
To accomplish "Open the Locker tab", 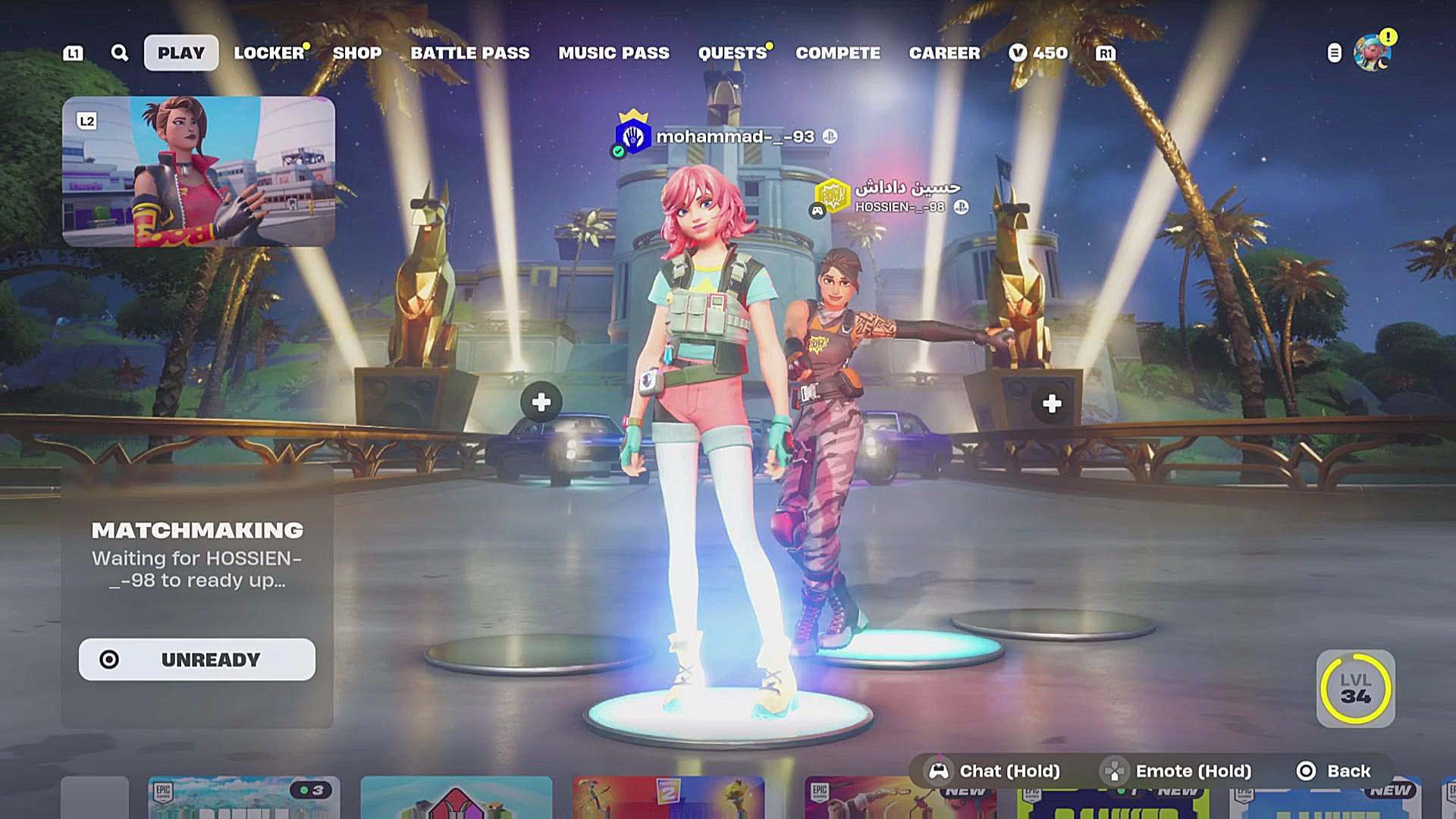I will pos(268,53).
